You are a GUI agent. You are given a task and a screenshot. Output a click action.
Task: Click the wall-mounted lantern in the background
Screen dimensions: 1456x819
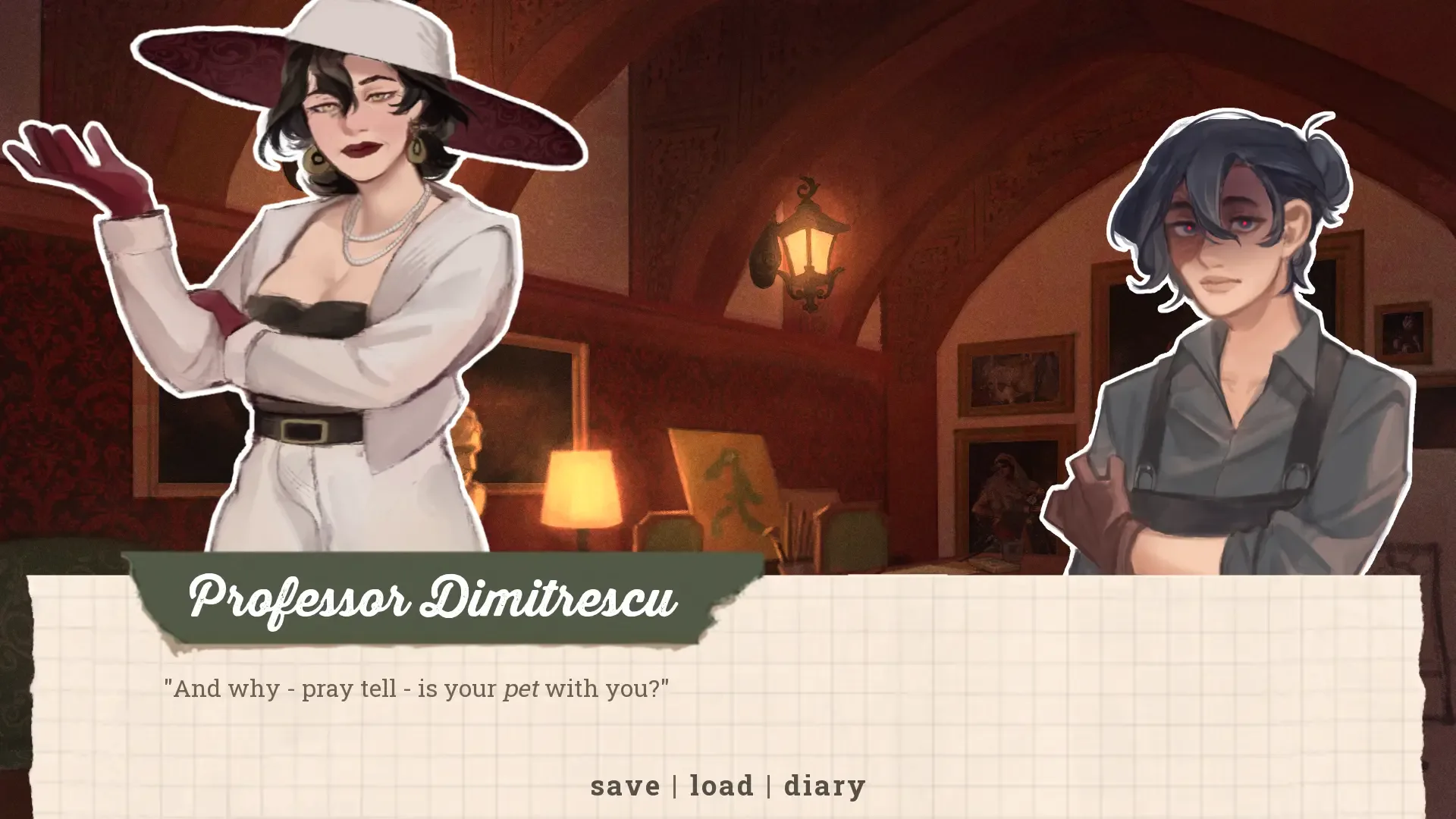click(x=808, y=243)
